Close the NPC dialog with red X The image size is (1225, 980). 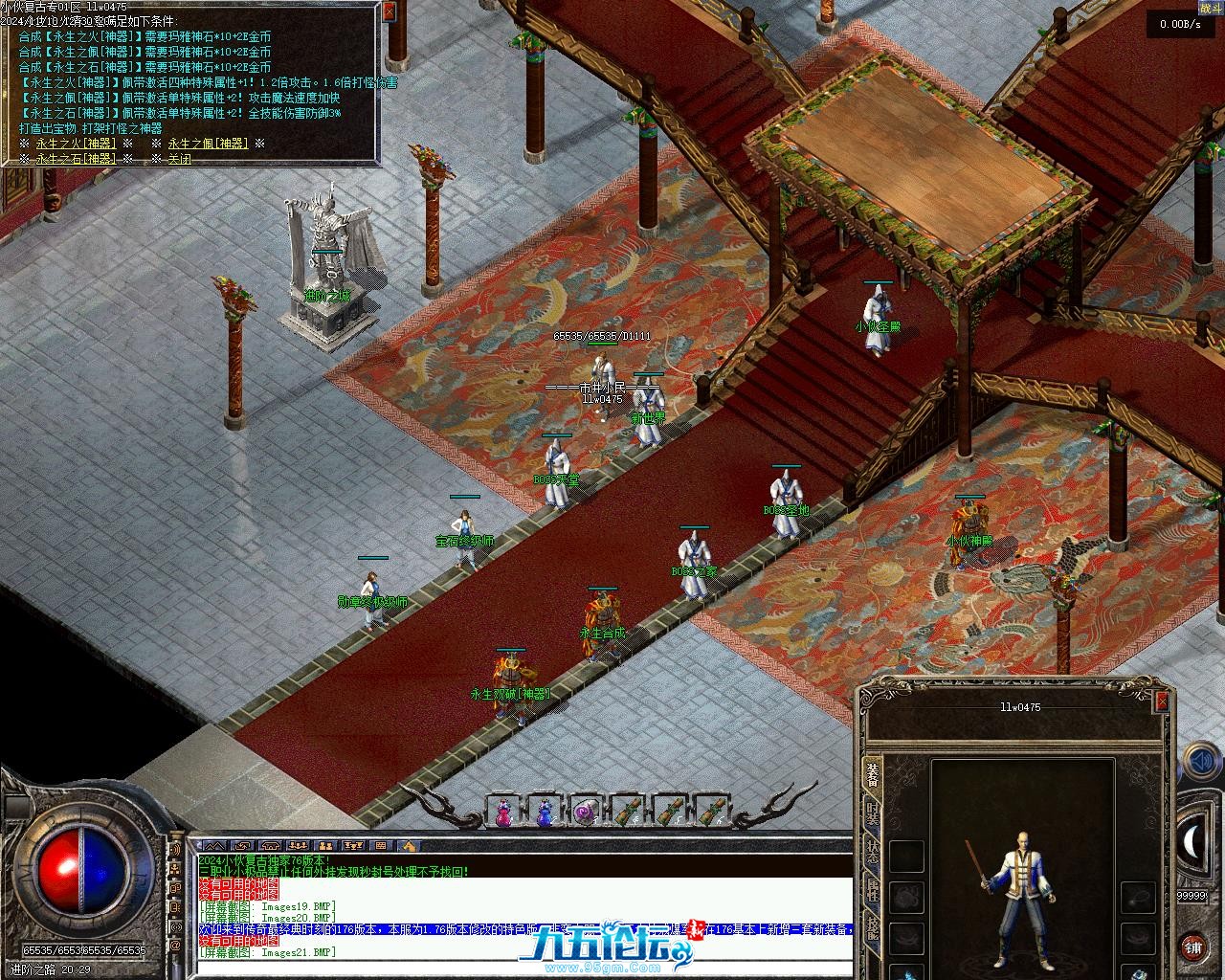coord(389,11)
